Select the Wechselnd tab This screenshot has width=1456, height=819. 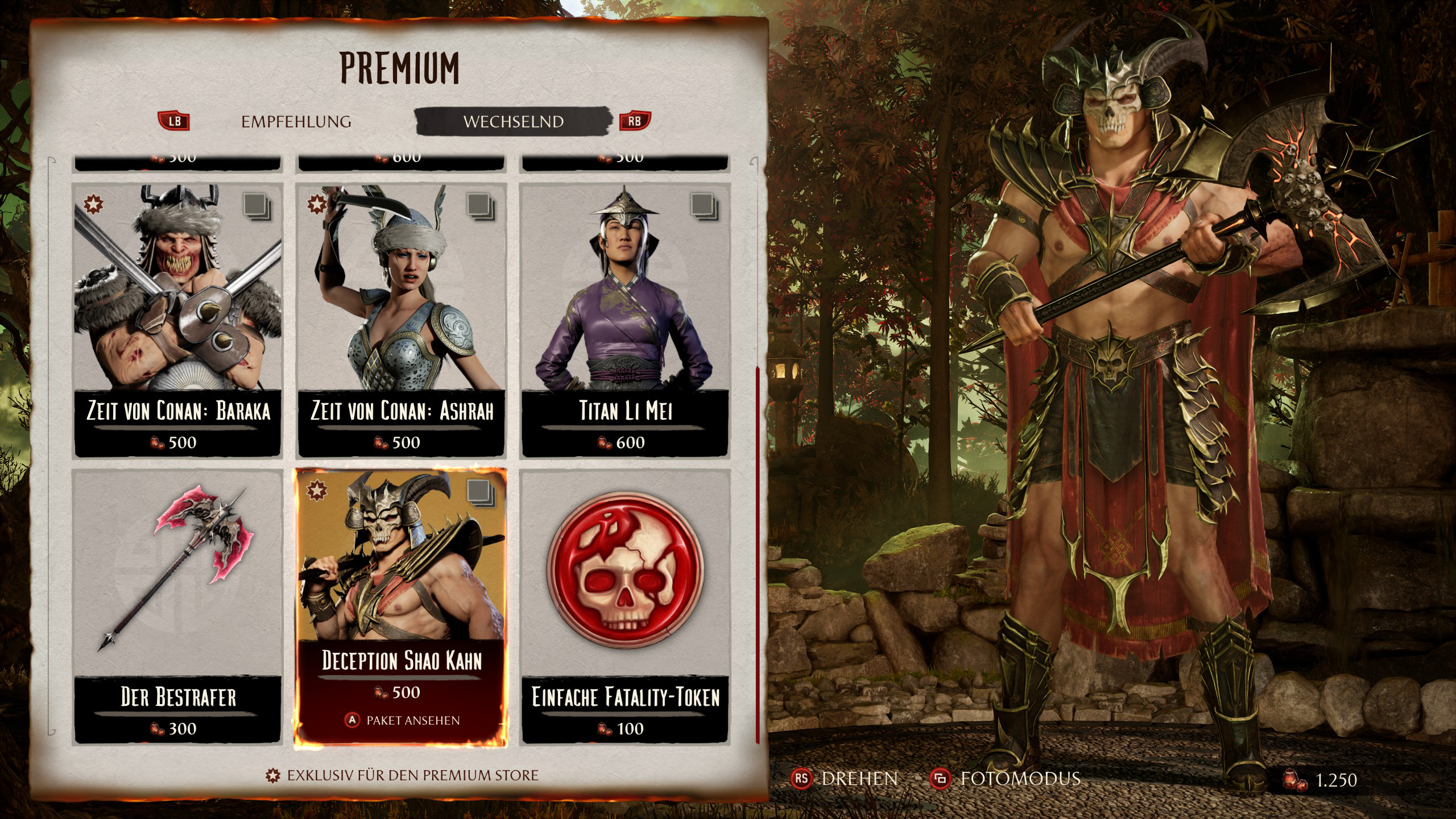[x=513, y=122]
